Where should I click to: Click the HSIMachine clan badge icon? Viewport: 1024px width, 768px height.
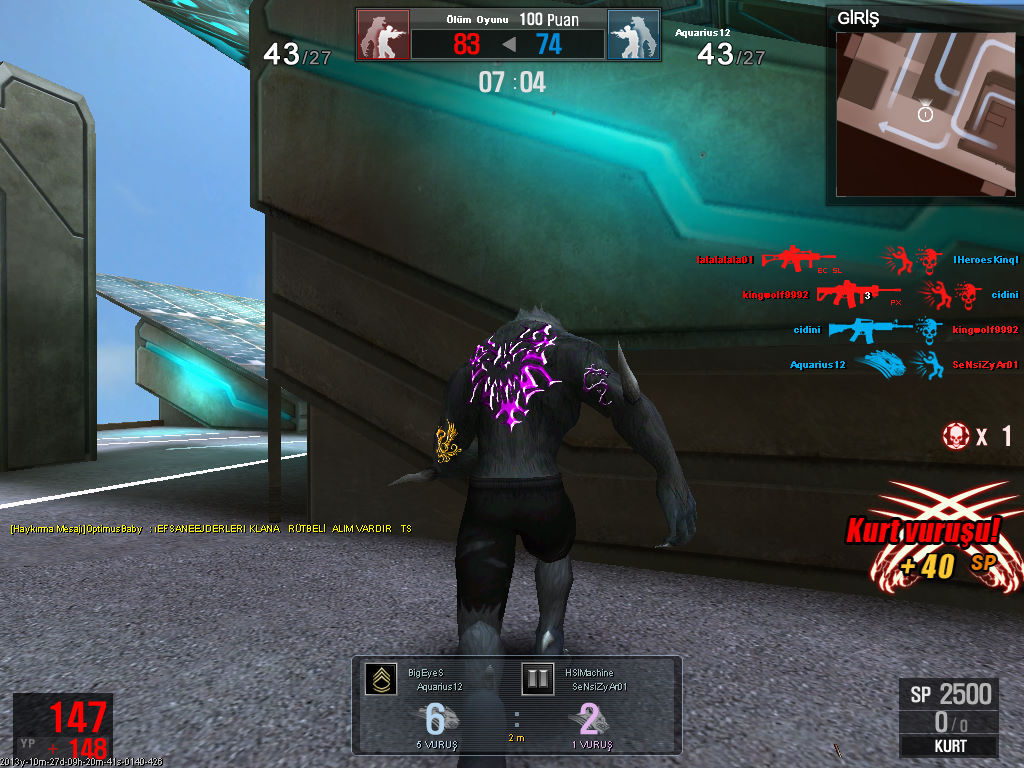(537, 680)
